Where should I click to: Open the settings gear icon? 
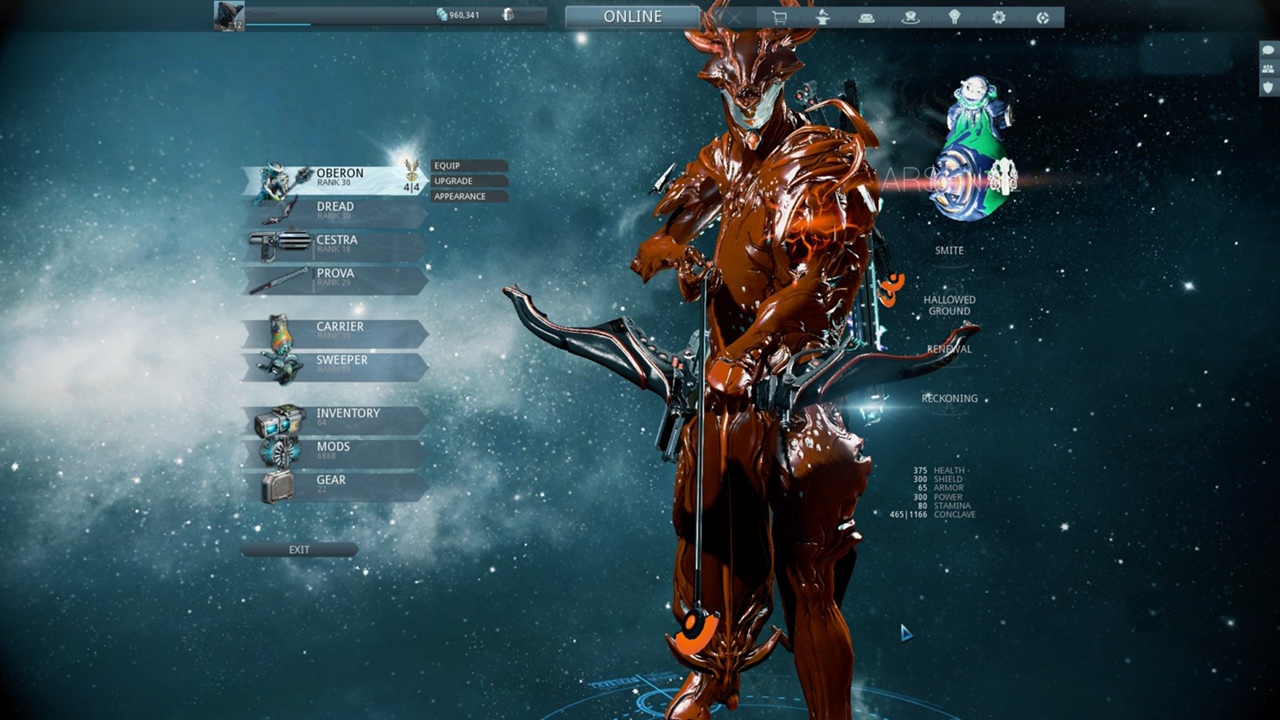(998, 17)
